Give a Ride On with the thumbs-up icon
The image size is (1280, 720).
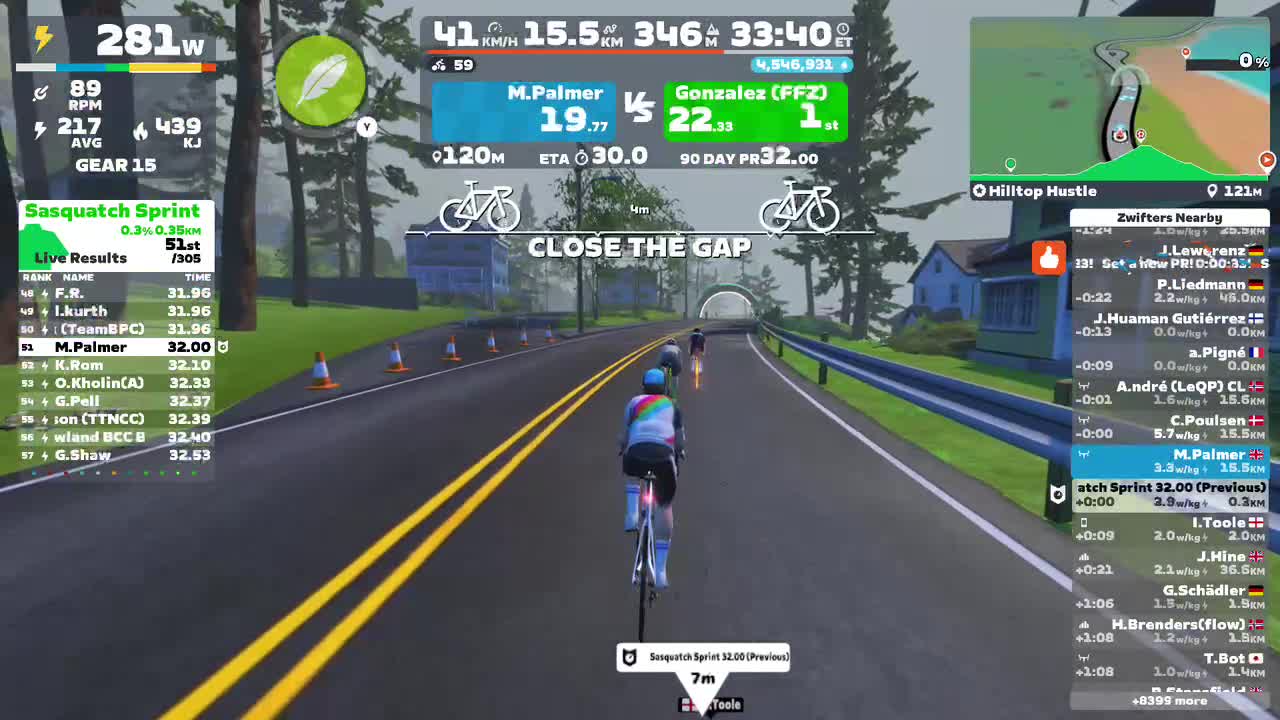[x=1048, y=258]
